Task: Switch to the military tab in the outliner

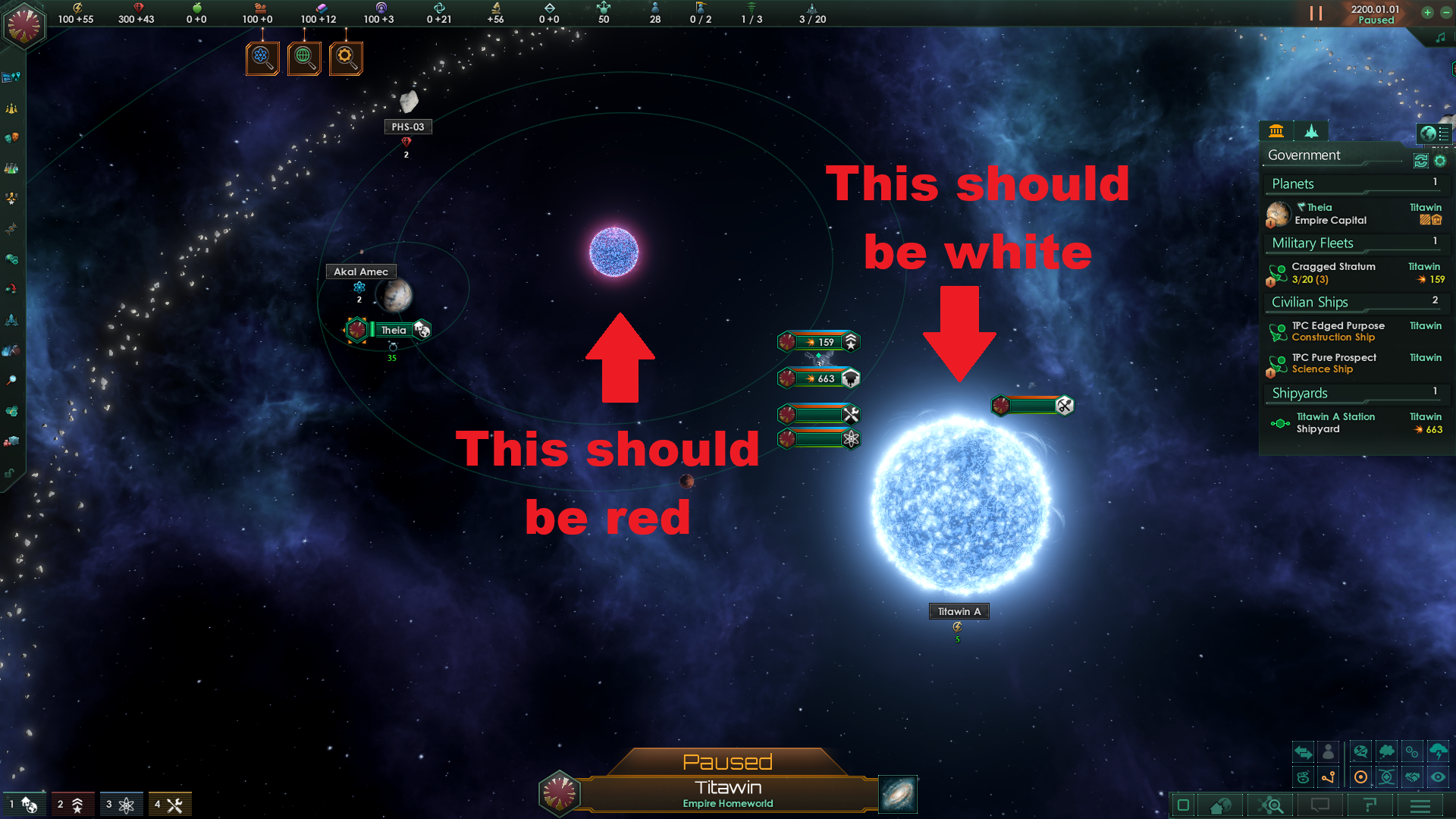Action: [1312, 131]
